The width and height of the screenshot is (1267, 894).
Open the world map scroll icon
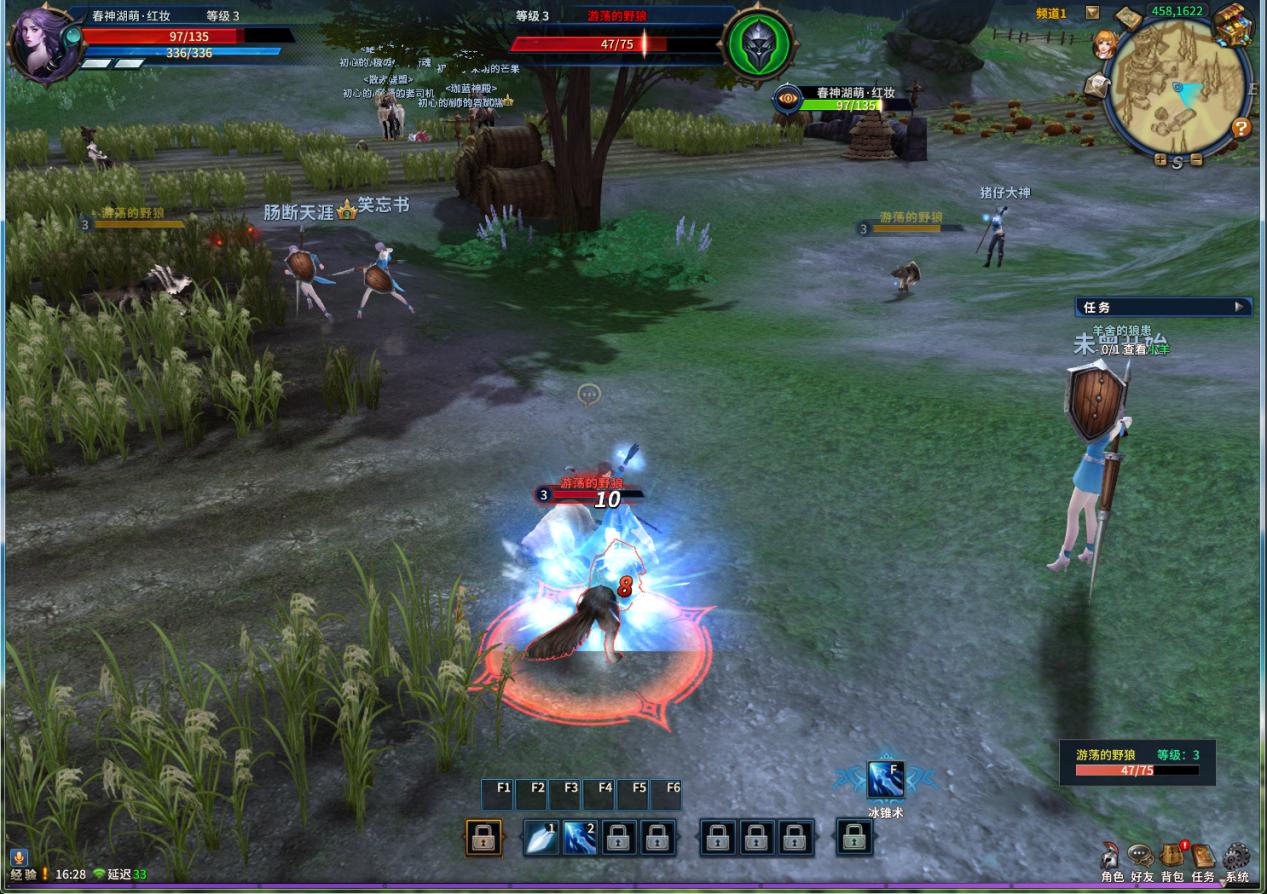1128,18
